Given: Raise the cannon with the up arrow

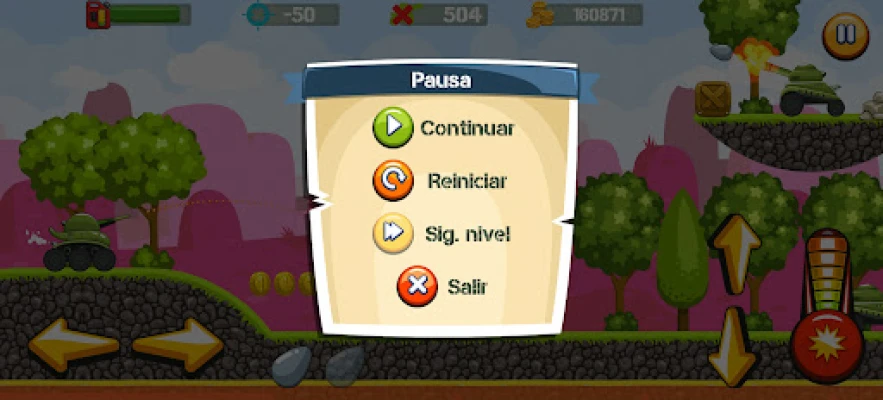Looking at the screenshot, I should [735, 252].
